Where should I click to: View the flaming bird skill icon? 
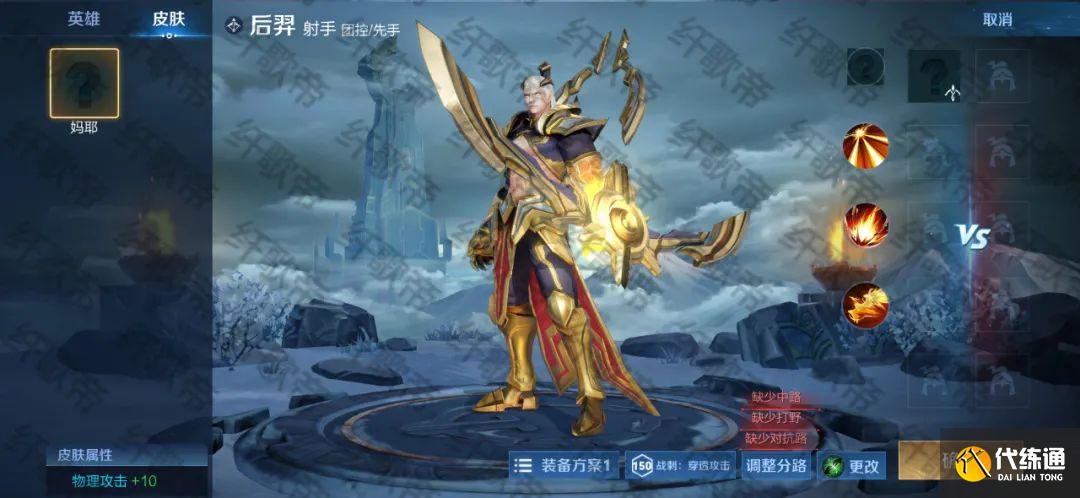(865, 303)
